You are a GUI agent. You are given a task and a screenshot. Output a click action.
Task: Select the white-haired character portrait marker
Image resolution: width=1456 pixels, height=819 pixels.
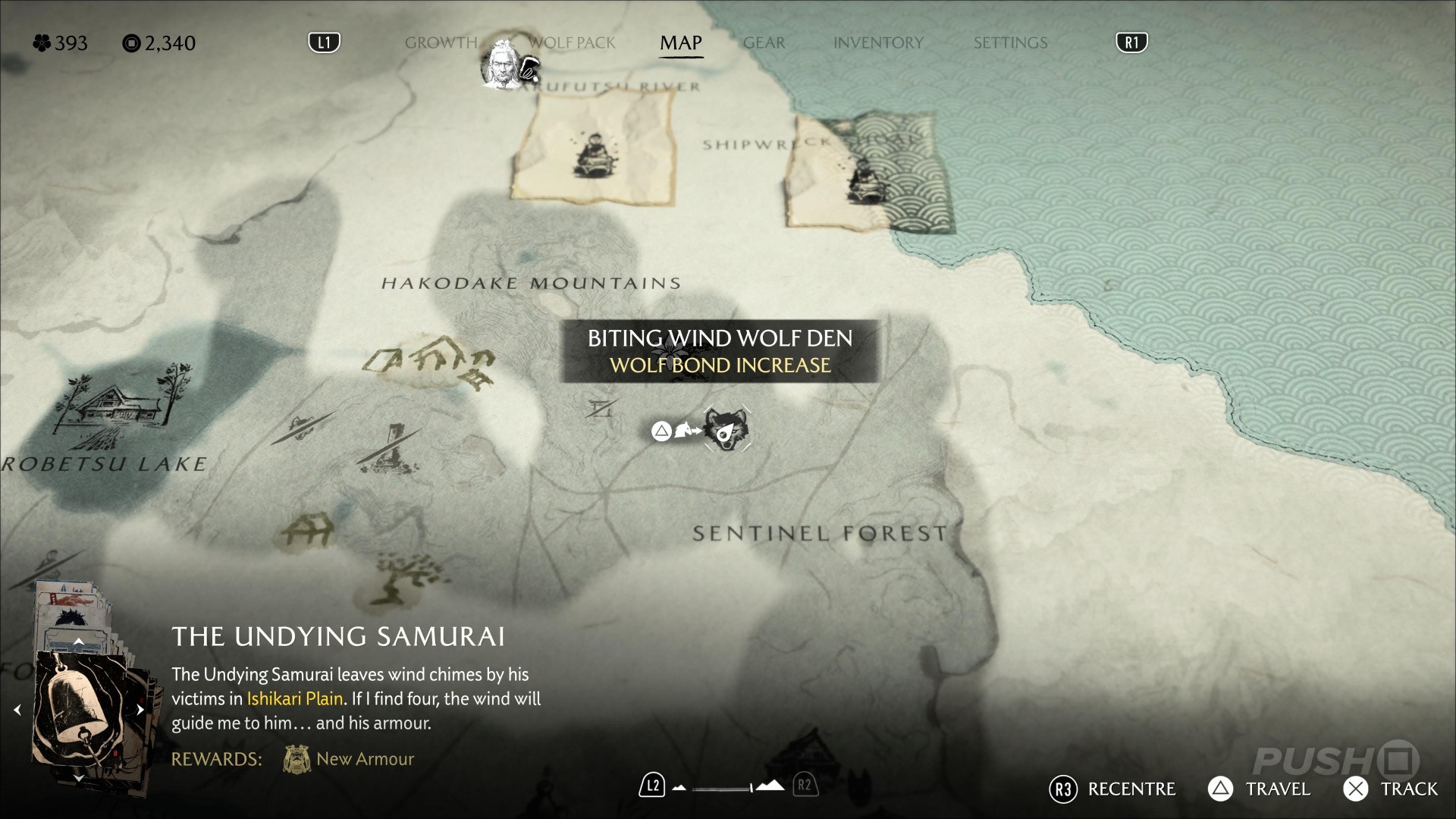[x=501, y=63]
